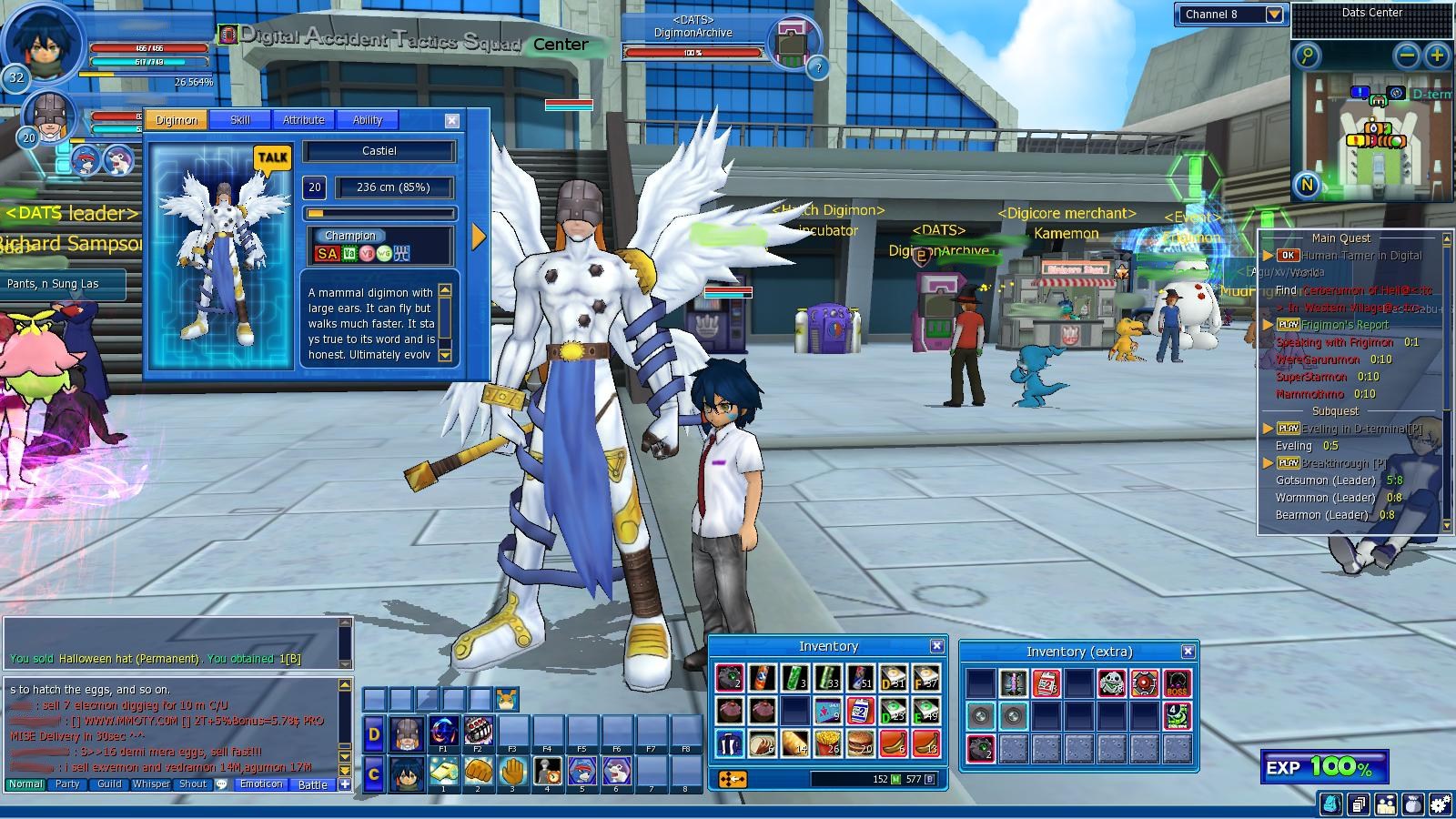This screenshot has height=819, width=1456.
Task: Switch to the Skill tab in Digimon window
Action: (239, 119)
